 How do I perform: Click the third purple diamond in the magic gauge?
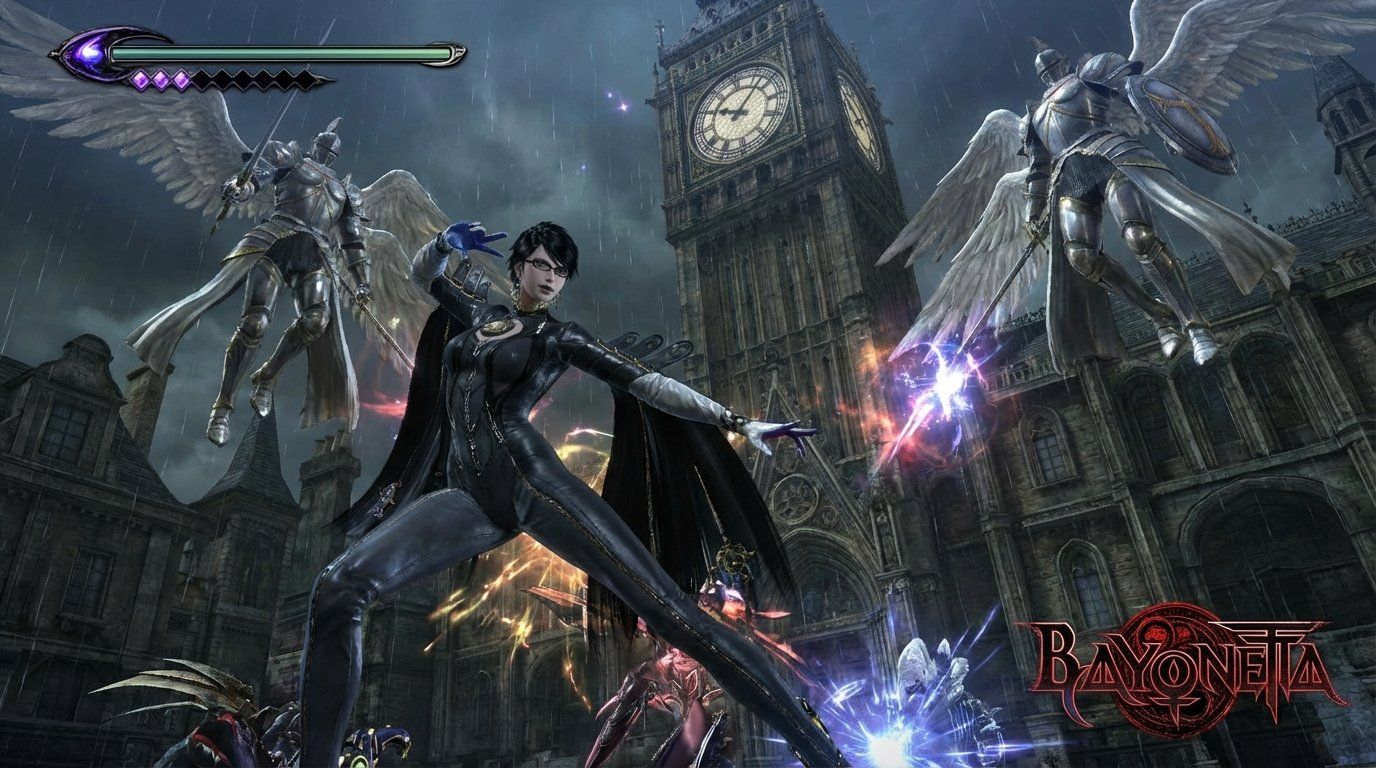[181, 80]
